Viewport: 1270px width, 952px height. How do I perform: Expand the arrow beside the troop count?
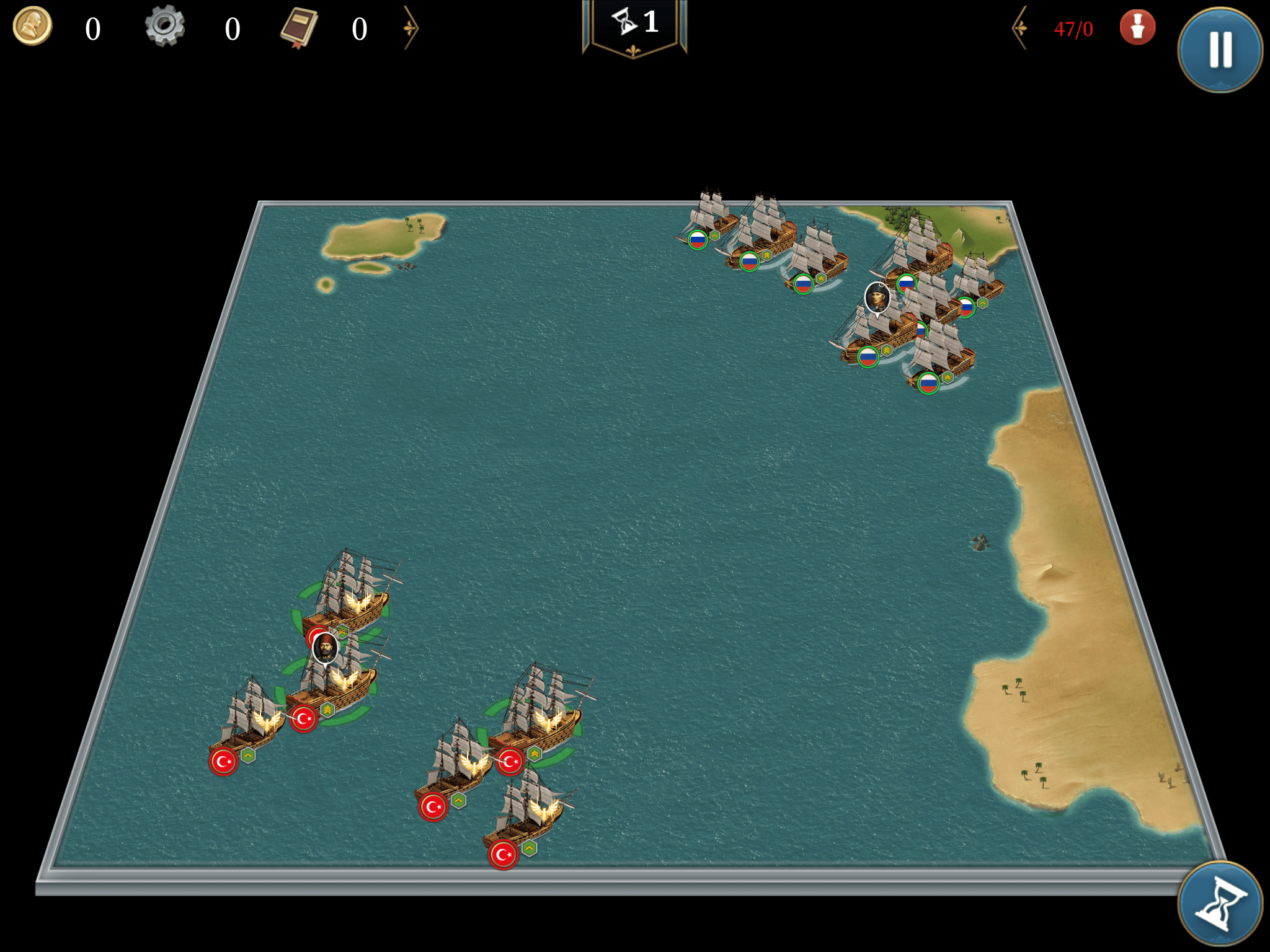click(x=1020, y=28)
